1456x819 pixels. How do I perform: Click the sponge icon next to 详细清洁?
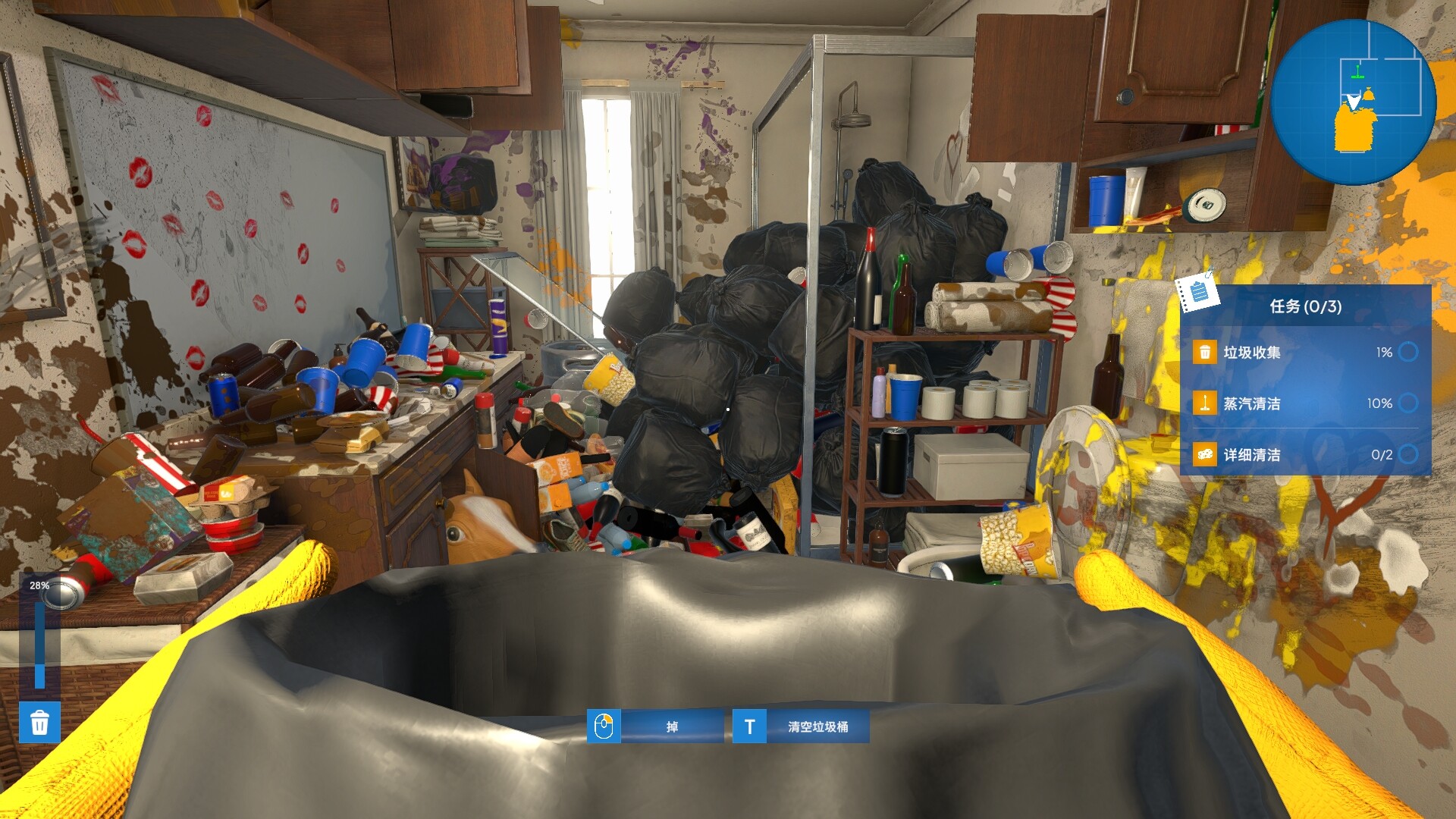pyautogui.click(x=1204, y=454)
